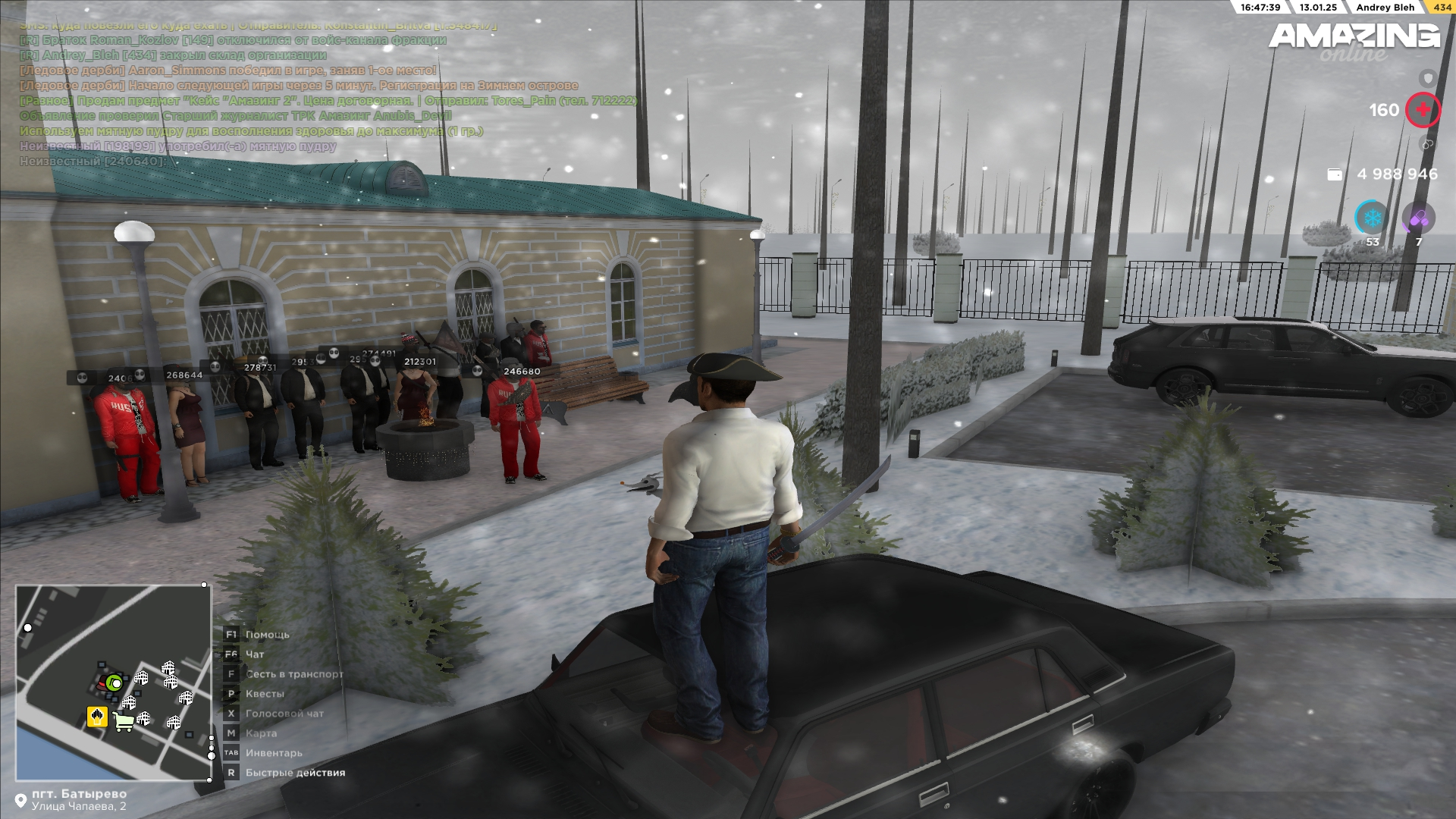The image size is (1456, 819).
Task: Click the gas station marker on minimap
Action: [x=97, y=716]
